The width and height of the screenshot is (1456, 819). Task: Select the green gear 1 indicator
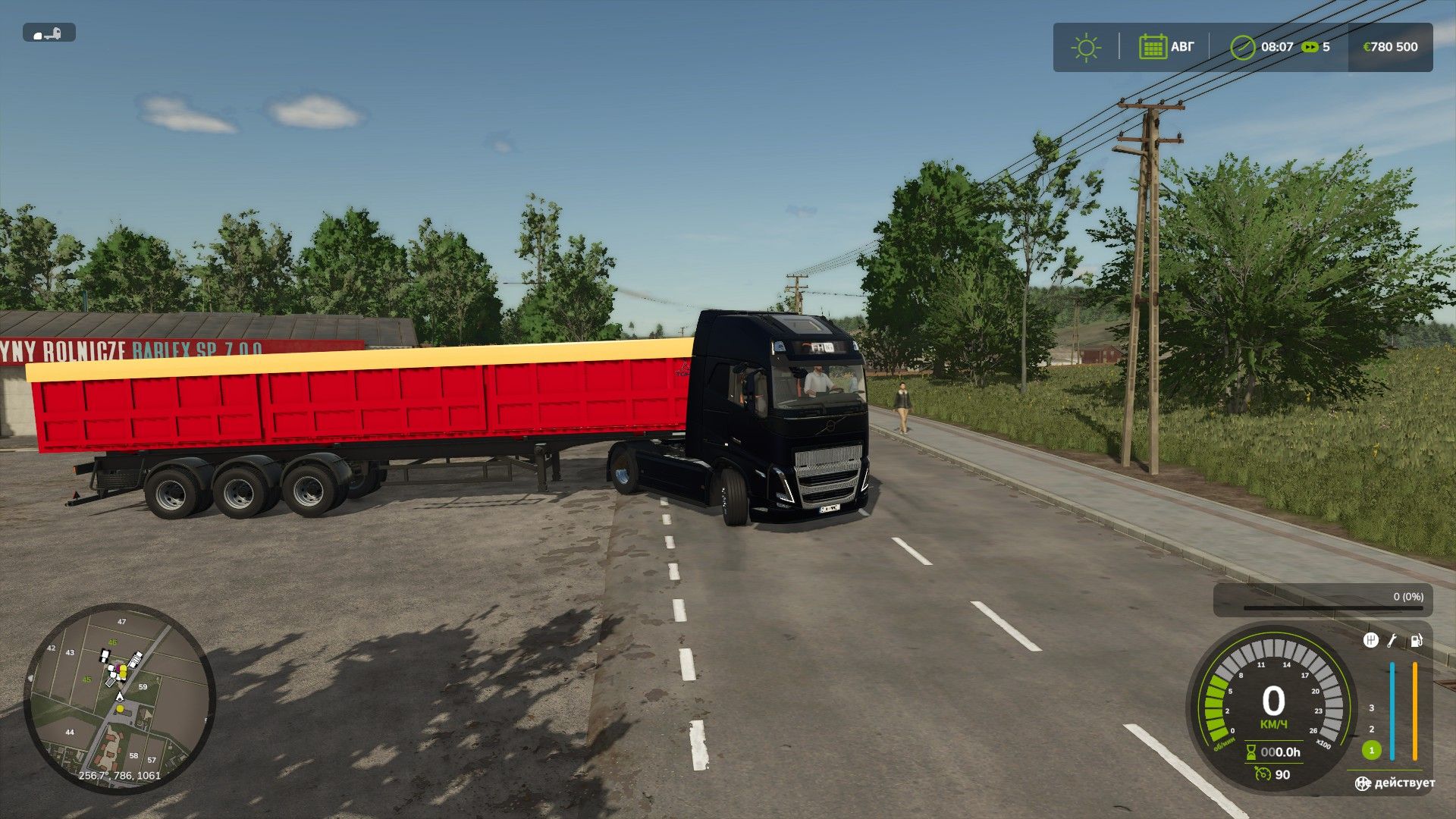tap(1371, 750)
